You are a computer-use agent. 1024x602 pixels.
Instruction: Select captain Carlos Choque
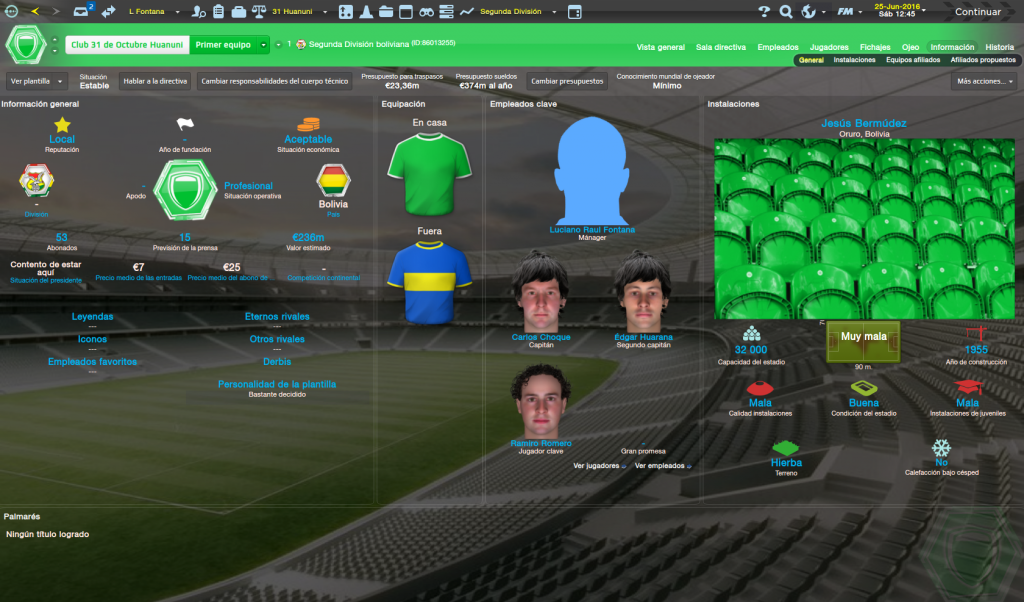[x=540, y=337]
